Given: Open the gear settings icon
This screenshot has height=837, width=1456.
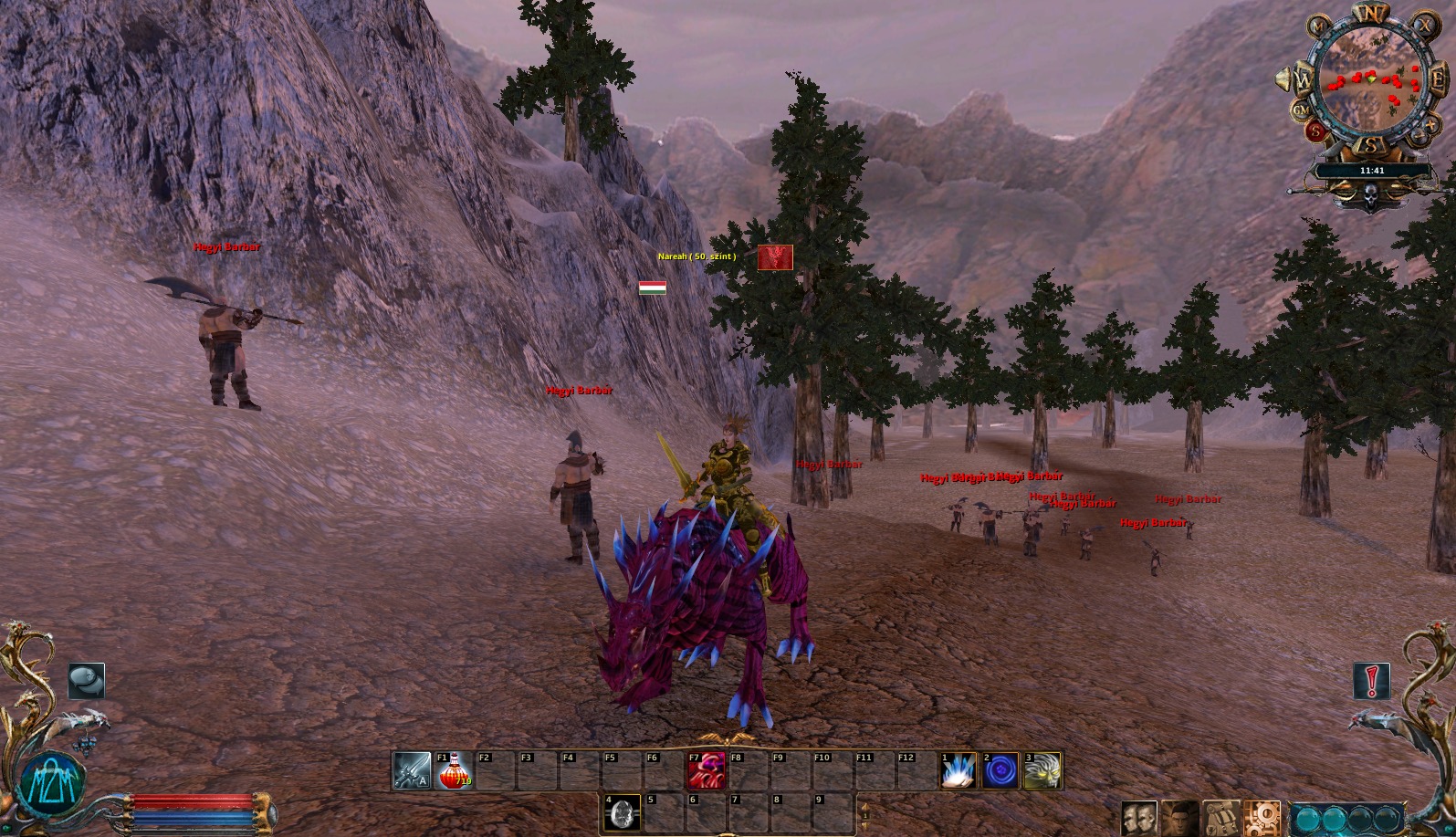Looking at the screenshot, I should click(1263, 818).
